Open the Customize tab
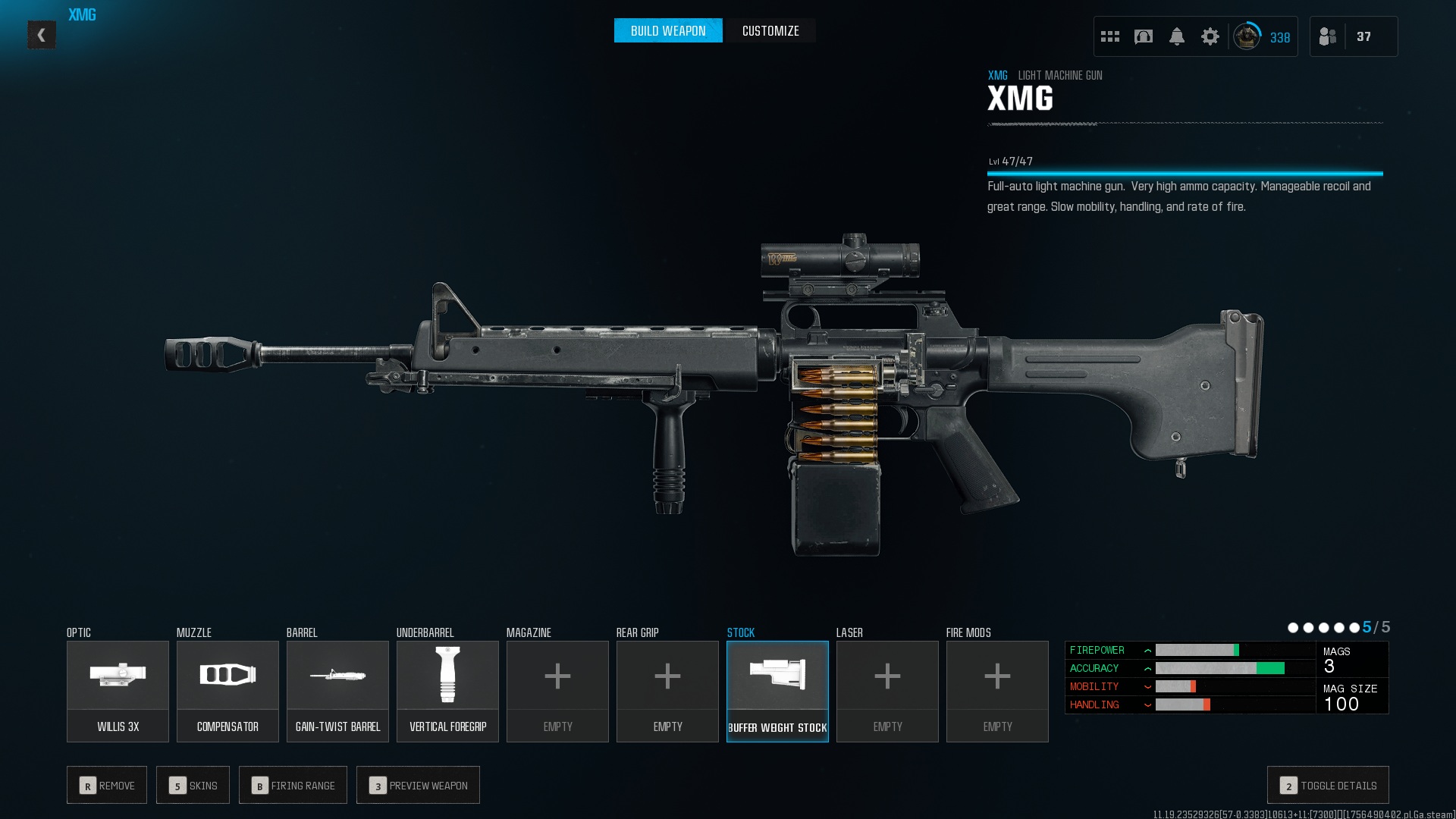The width and height of the screenshot is (1456, 819). (x=770, y=31)
